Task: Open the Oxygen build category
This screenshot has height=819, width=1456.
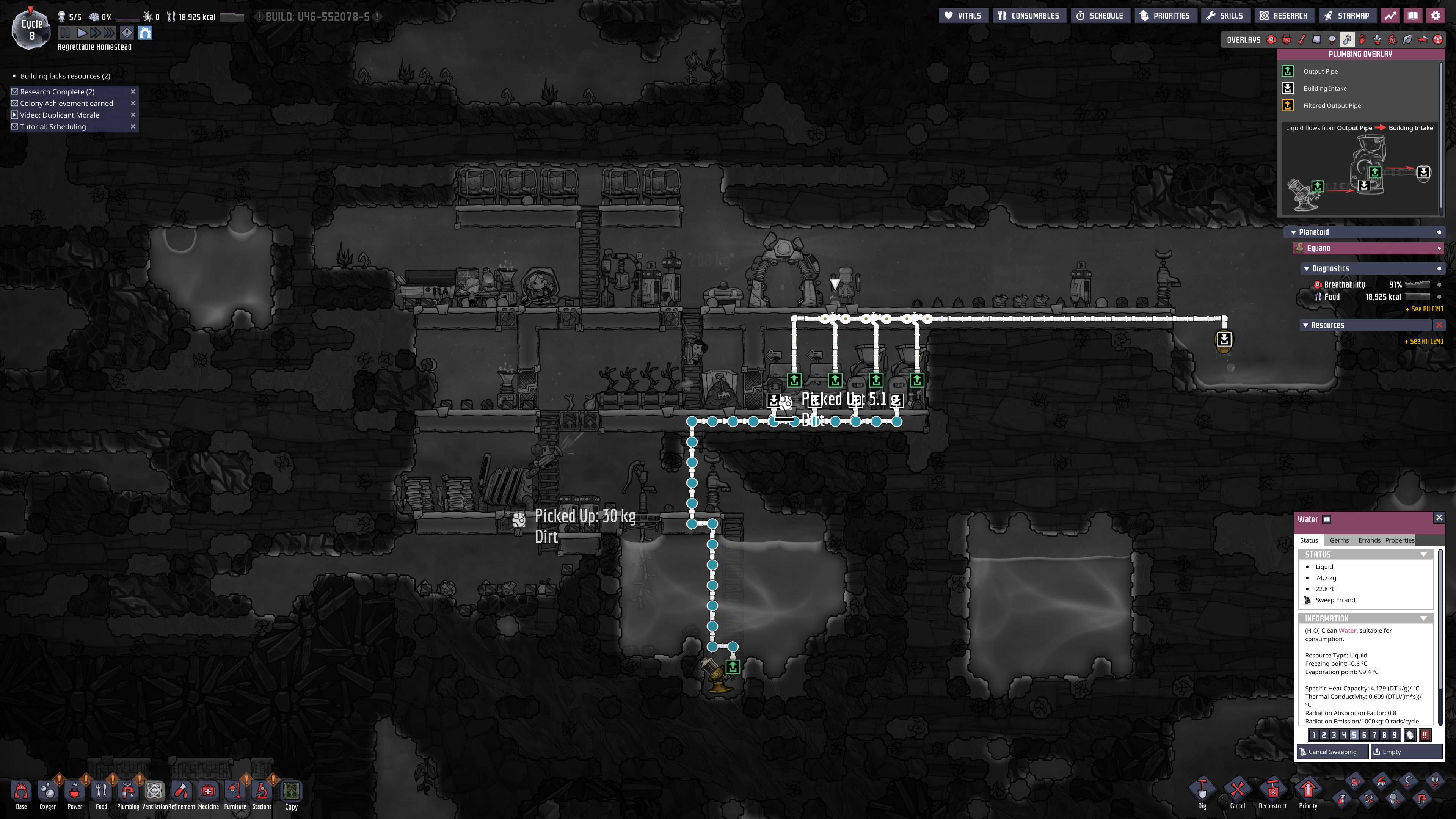Action: [47, 794]
